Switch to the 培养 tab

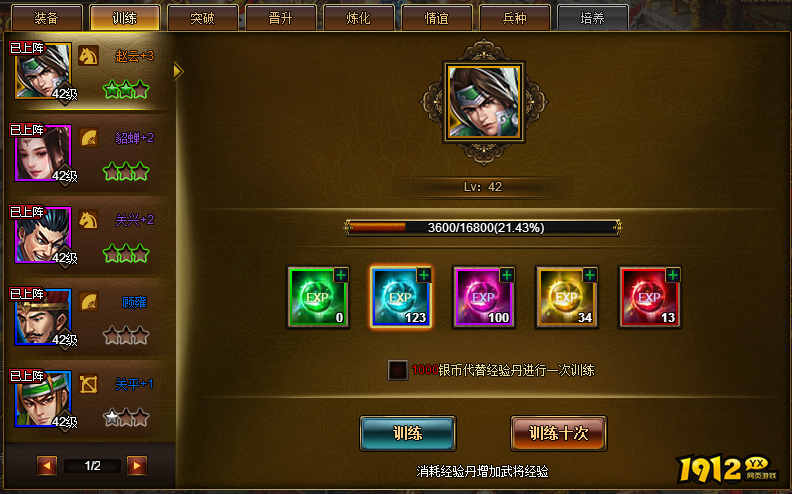coord(592,18)
